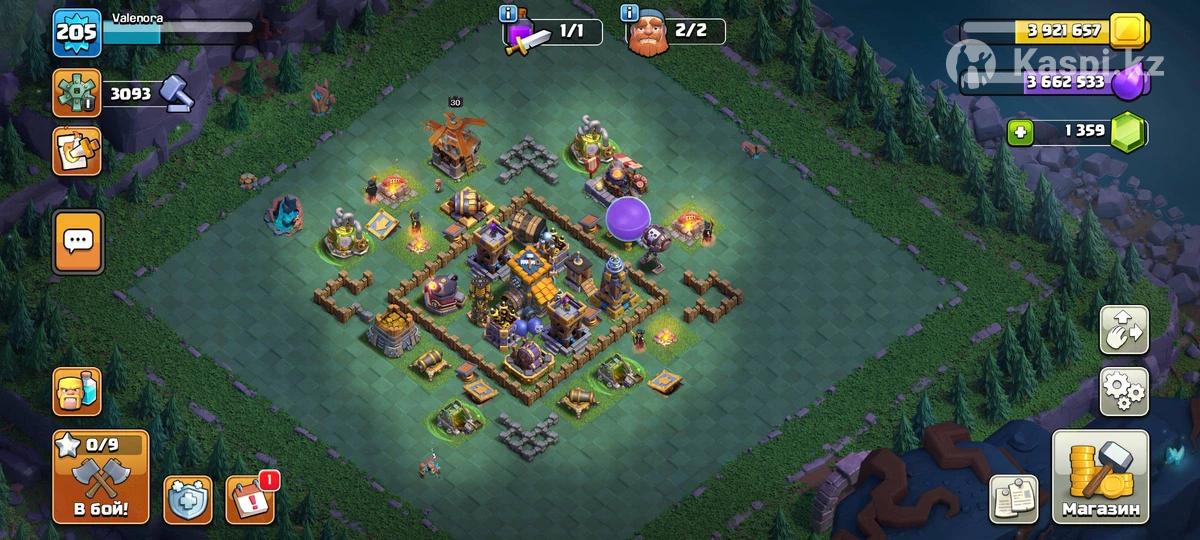Open the shield protection button
Image resolution: width=1200 pixels, height=540 pixels.
pyautogui.click(x=187, y=499)
